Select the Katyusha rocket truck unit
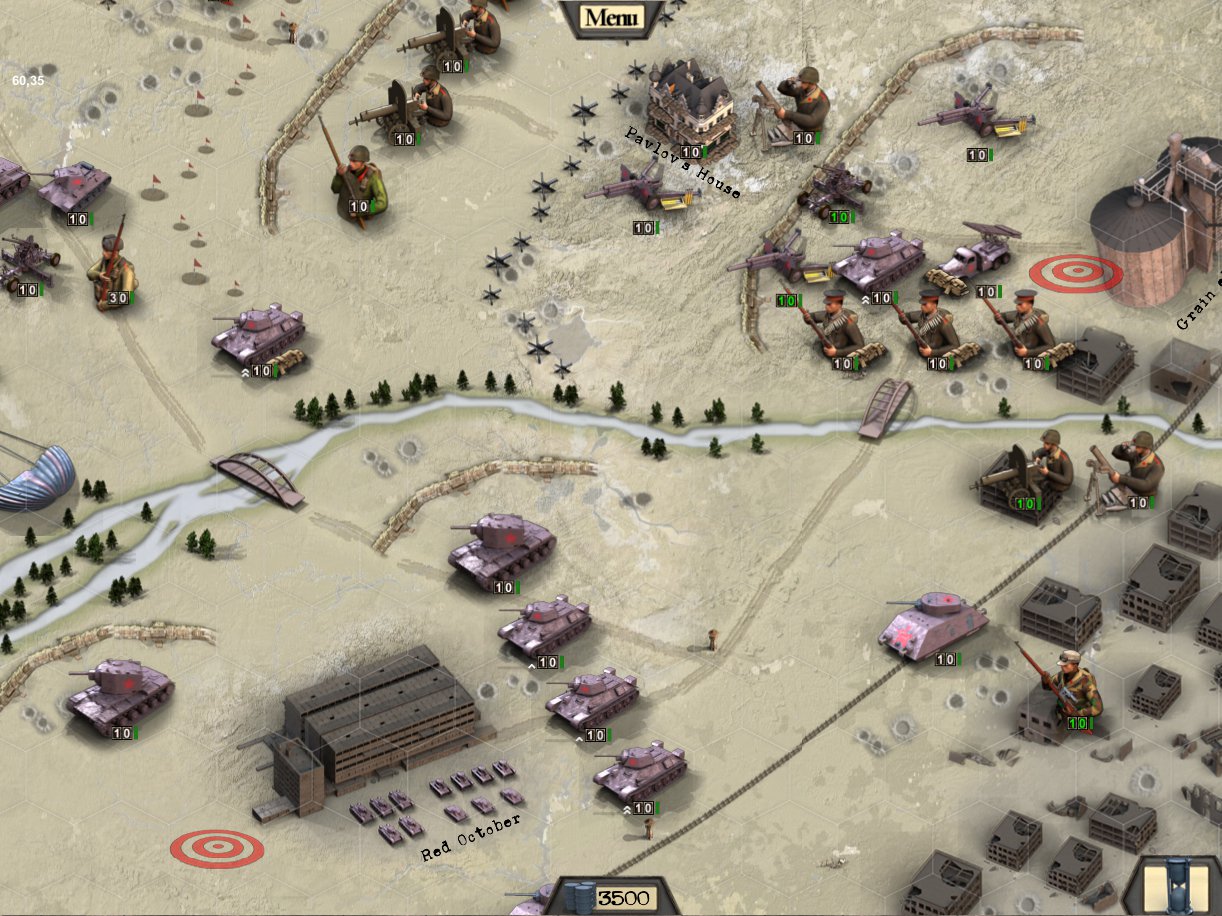This screenshot has width=1222, height=916. [975, 256]
